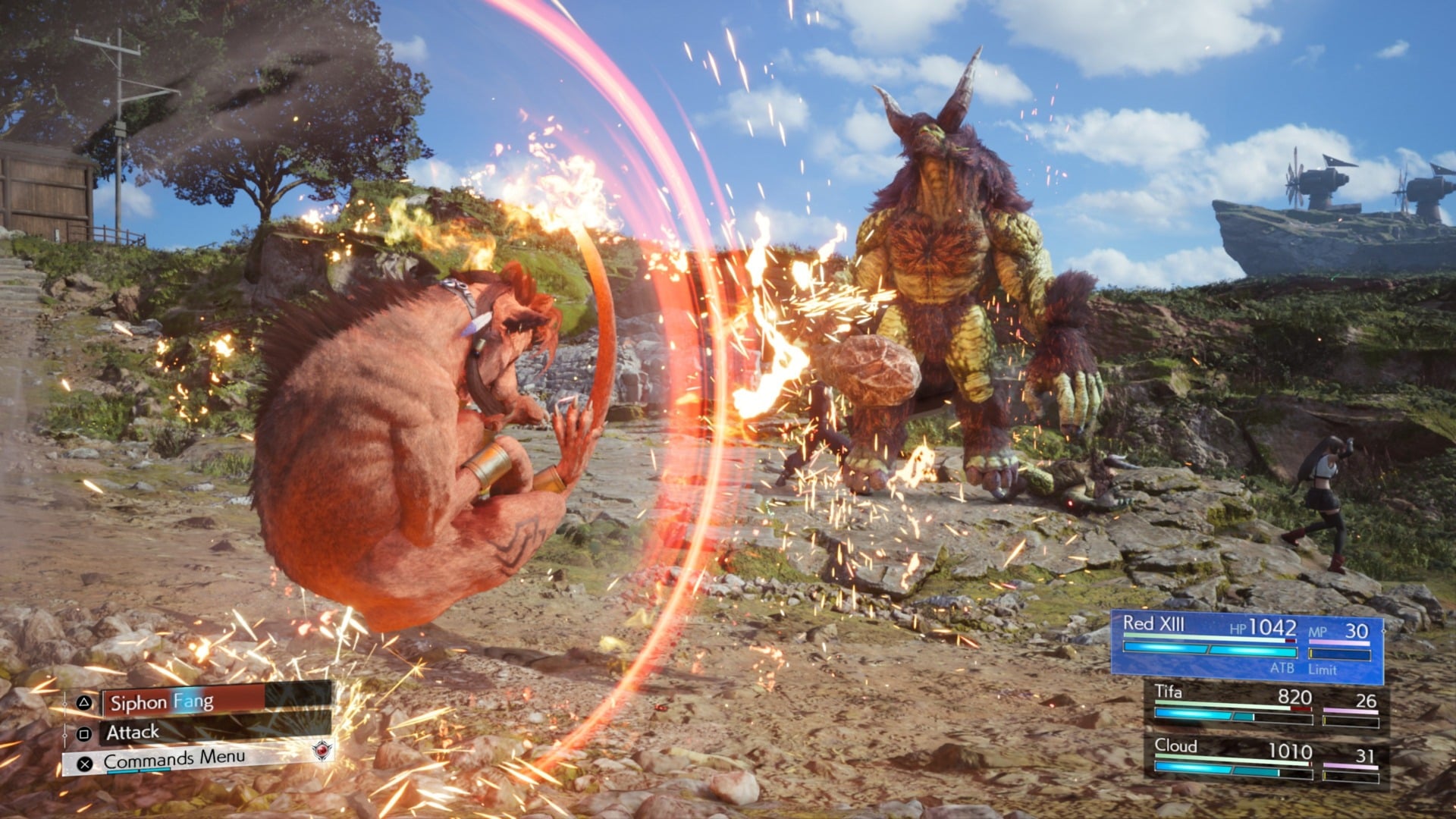Click the Square button icon next to Attack

click(x=83, y=733)
